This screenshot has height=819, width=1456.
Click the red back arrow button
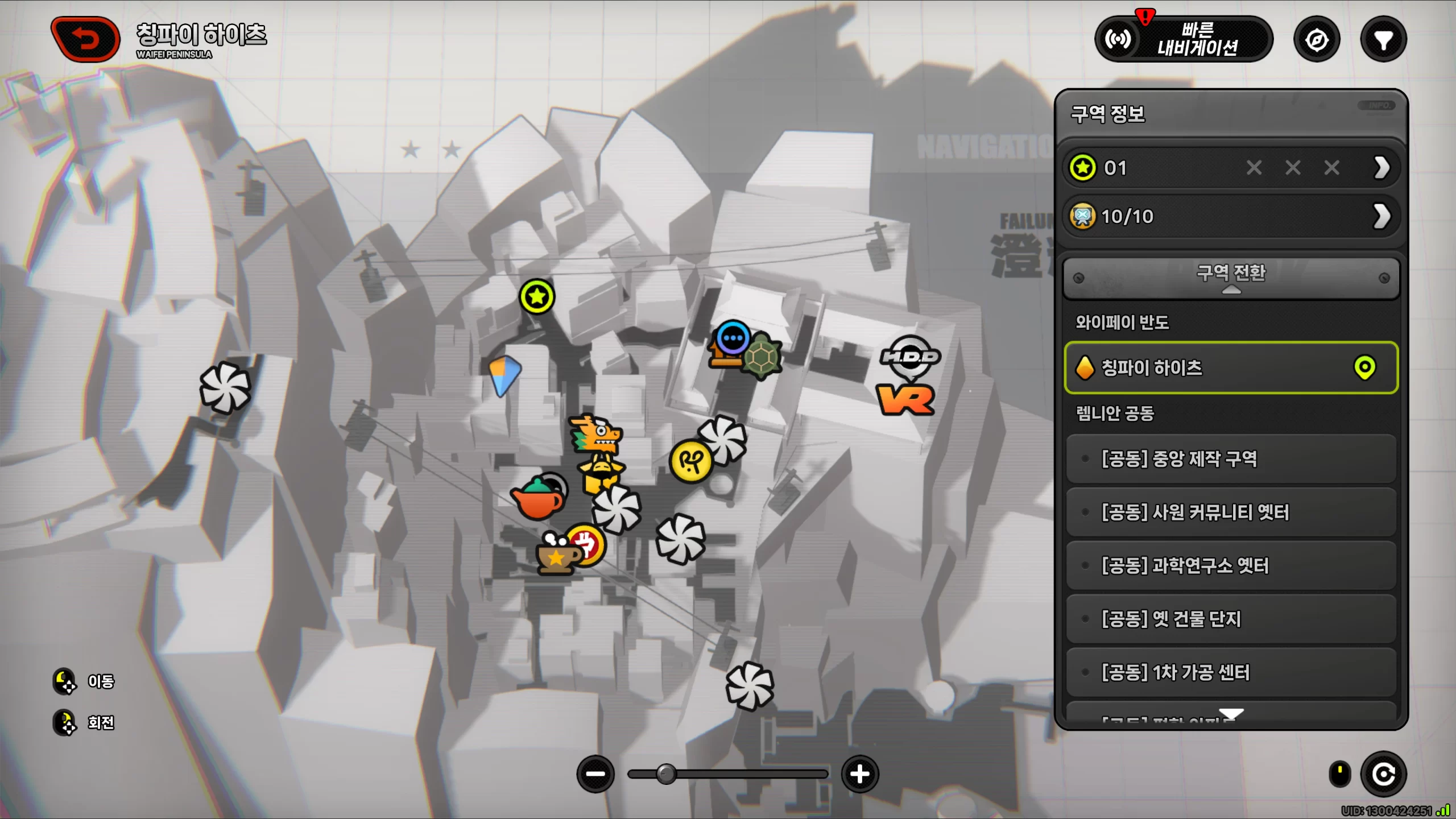coord(85,39)
